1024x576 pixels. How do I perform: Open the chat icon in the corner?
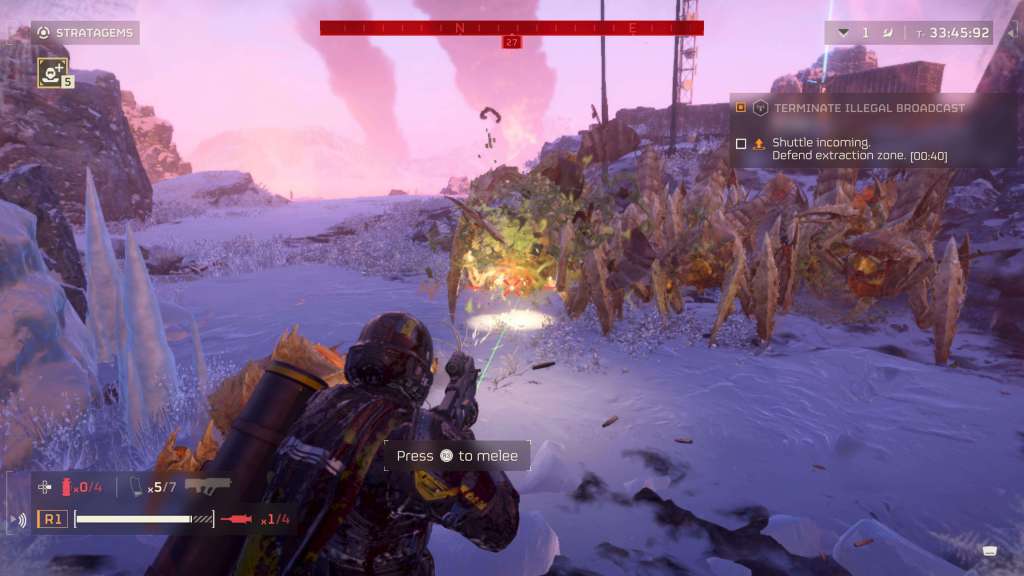coord(989,551)
